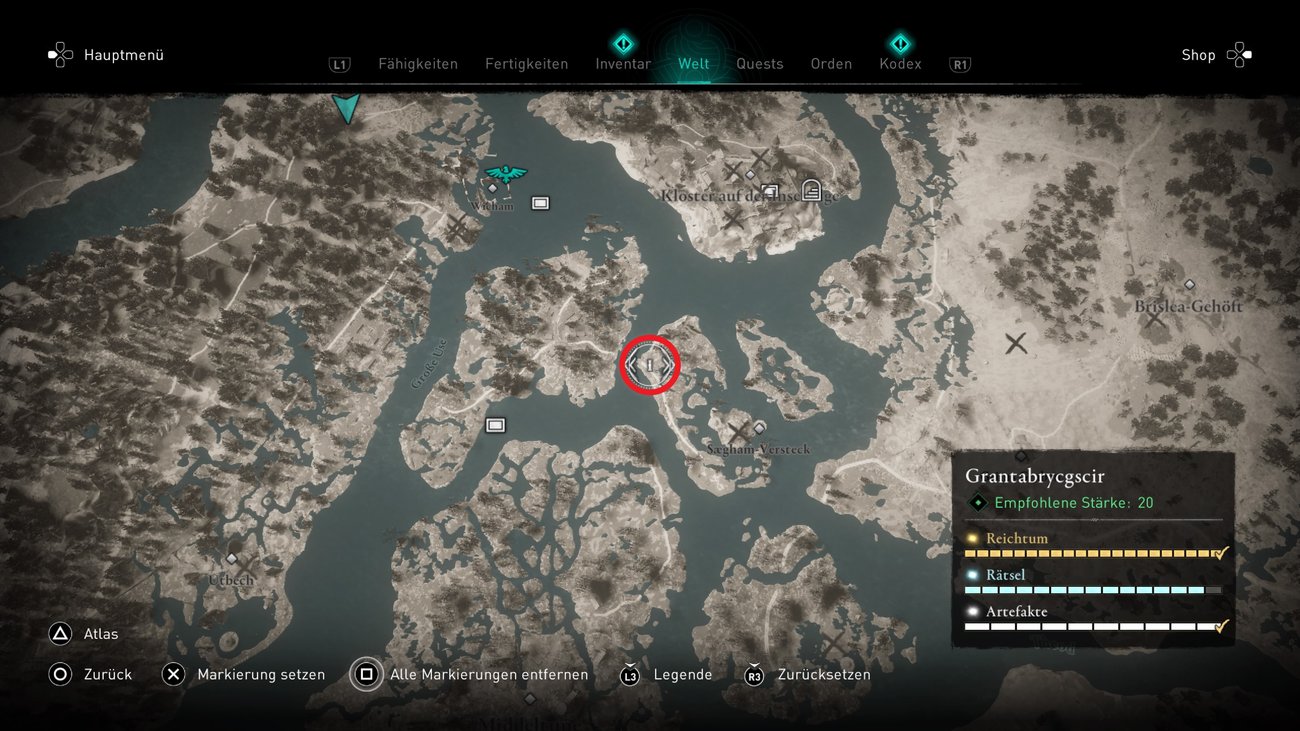
Task: Open the Welt tab
Action: pyautogui.click(x=693, y=63)
